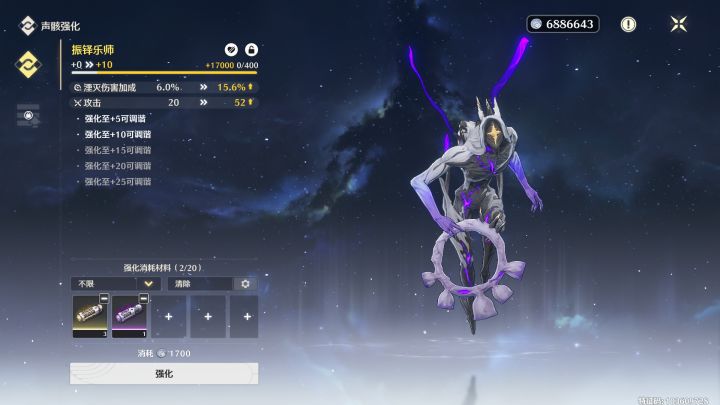Show the info help icon
720x405 pixels.
628,24
